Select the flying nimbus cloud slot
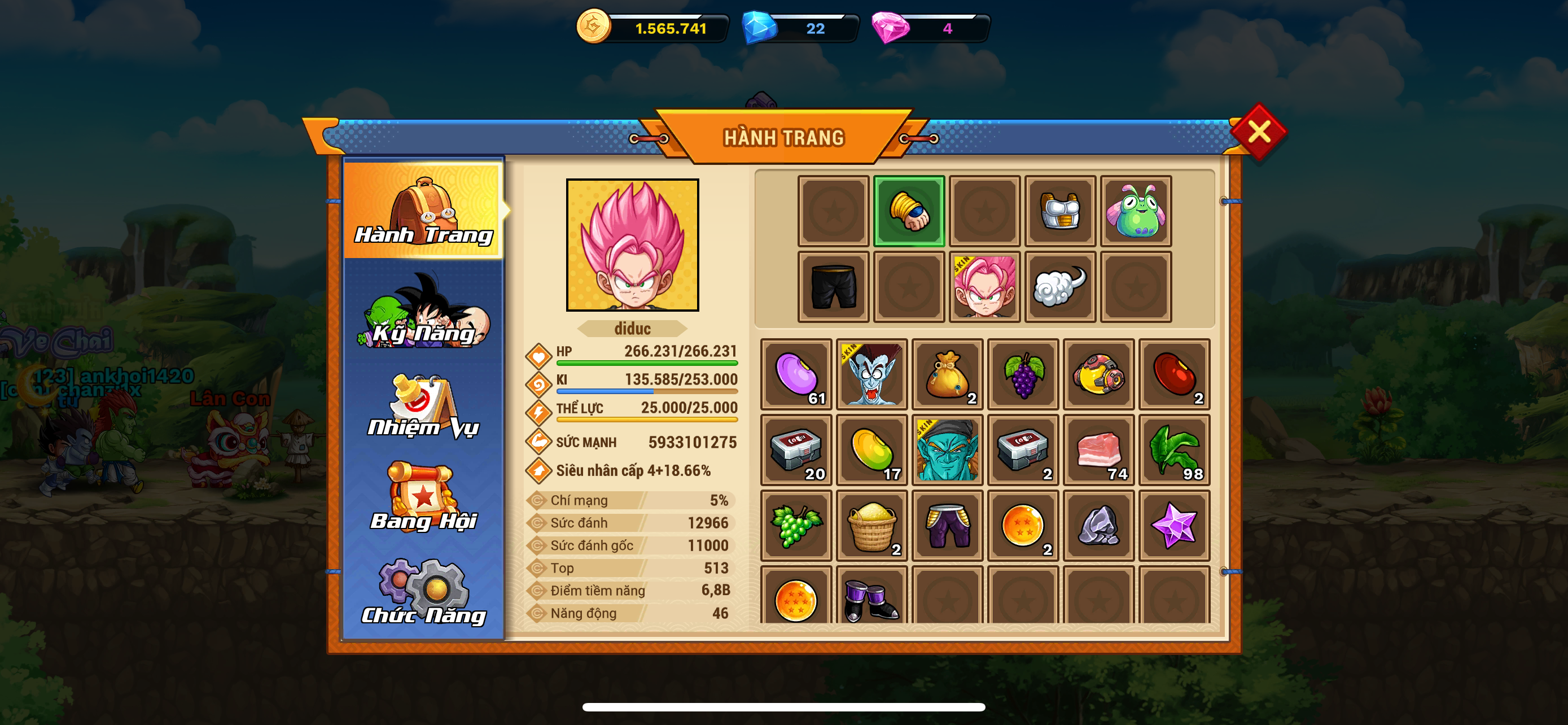Viewport: 1568px width, 725px height. pyautogui.click(x=1060, y=287)
